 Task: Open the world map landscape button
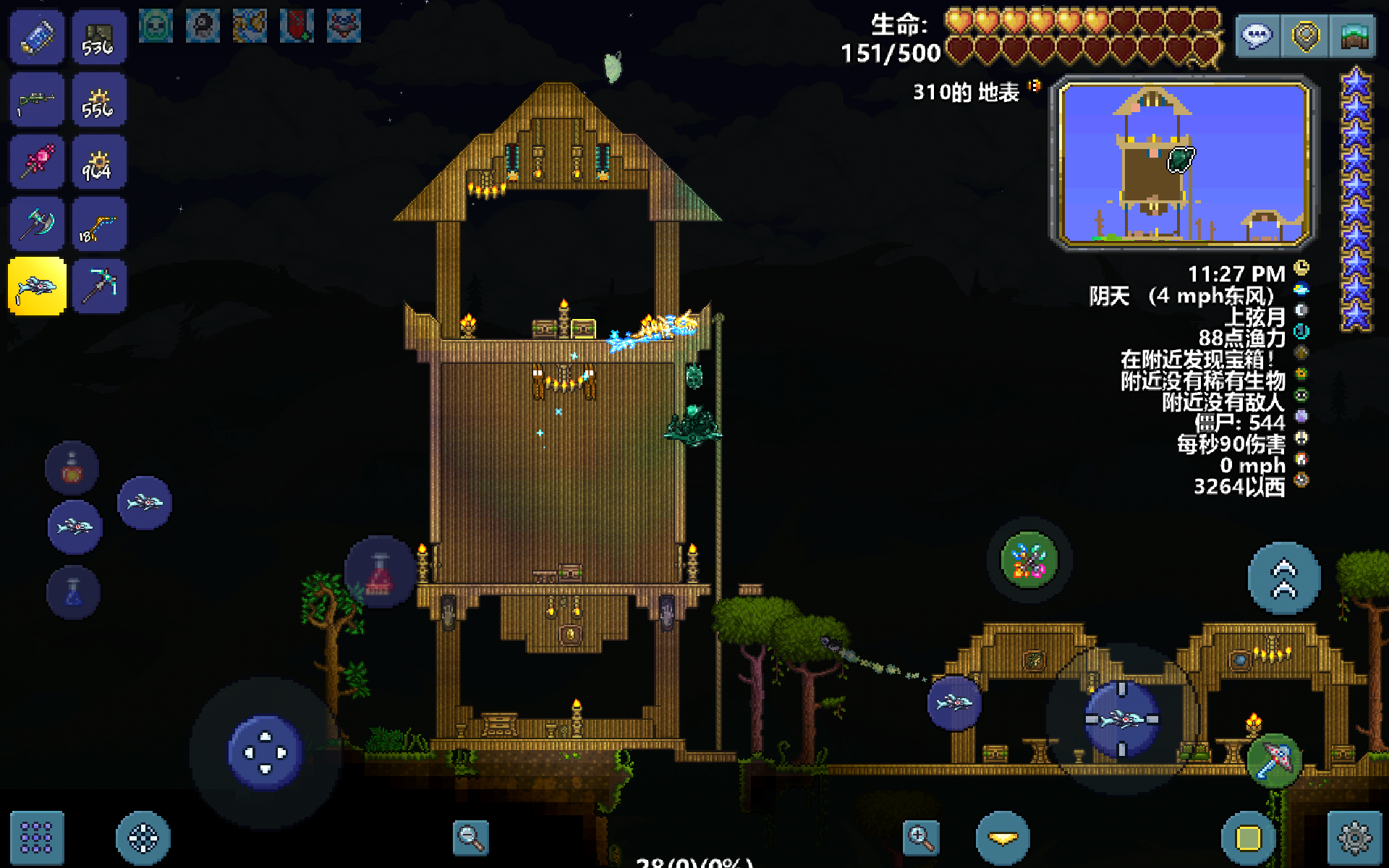tap(1354, 35)
